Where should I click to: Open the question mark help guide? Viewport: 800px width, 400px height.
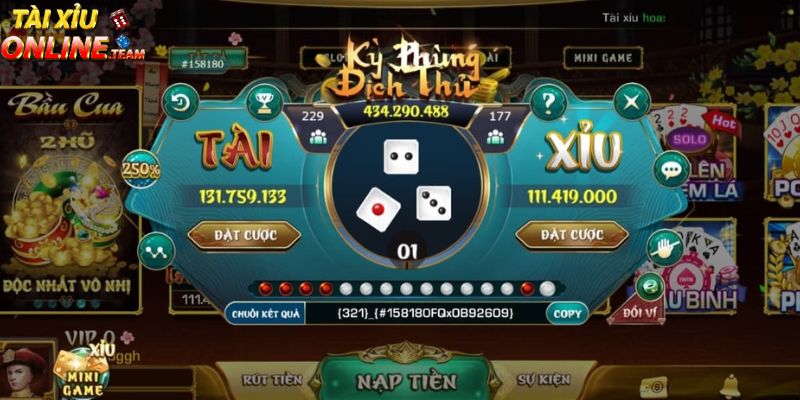coord(547,101)
